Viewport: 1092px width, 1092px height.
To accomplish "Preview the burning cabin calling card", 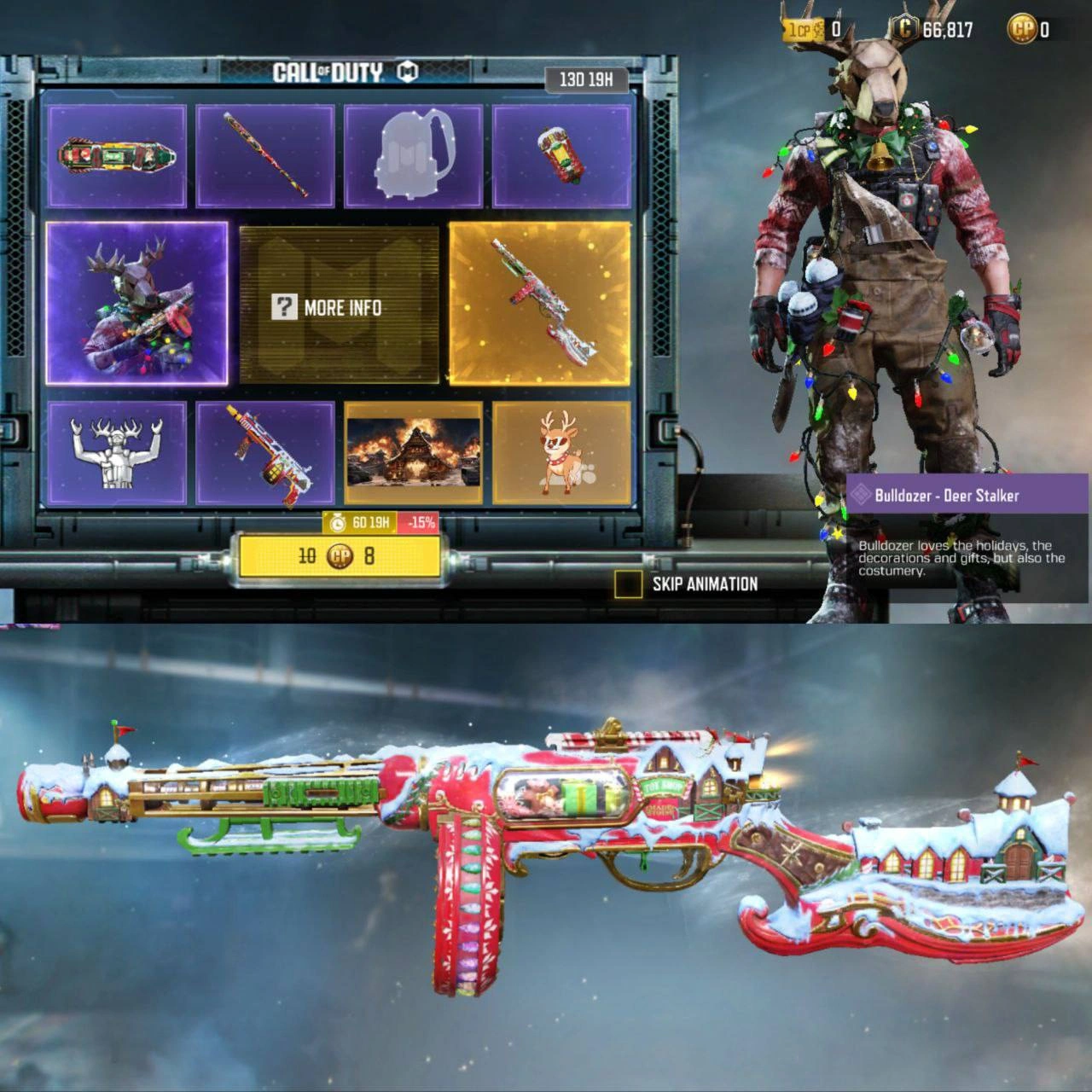I will [x=413, y=454].
